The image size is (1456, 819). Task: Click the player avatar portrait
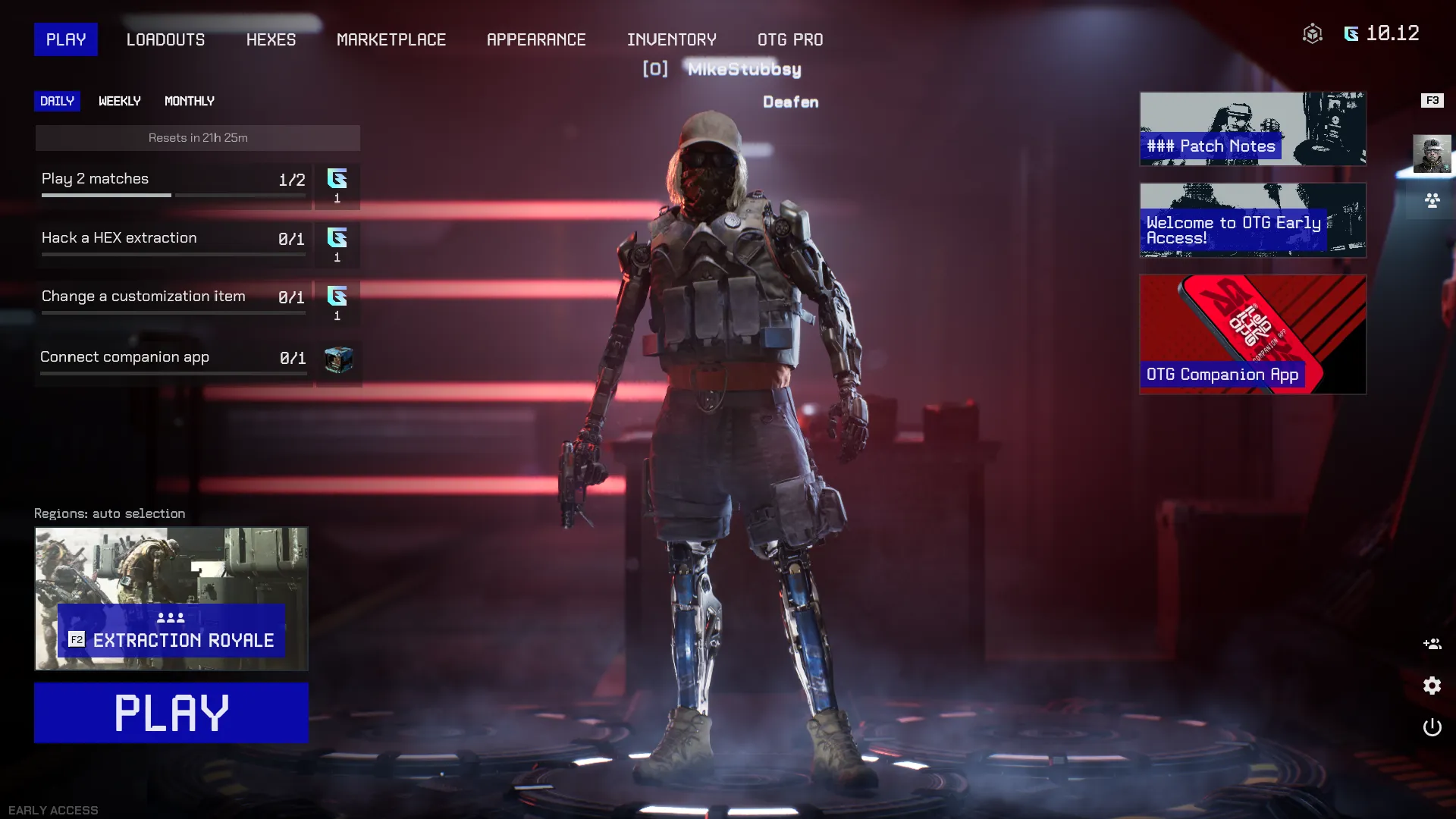(x=1432, y=154)
